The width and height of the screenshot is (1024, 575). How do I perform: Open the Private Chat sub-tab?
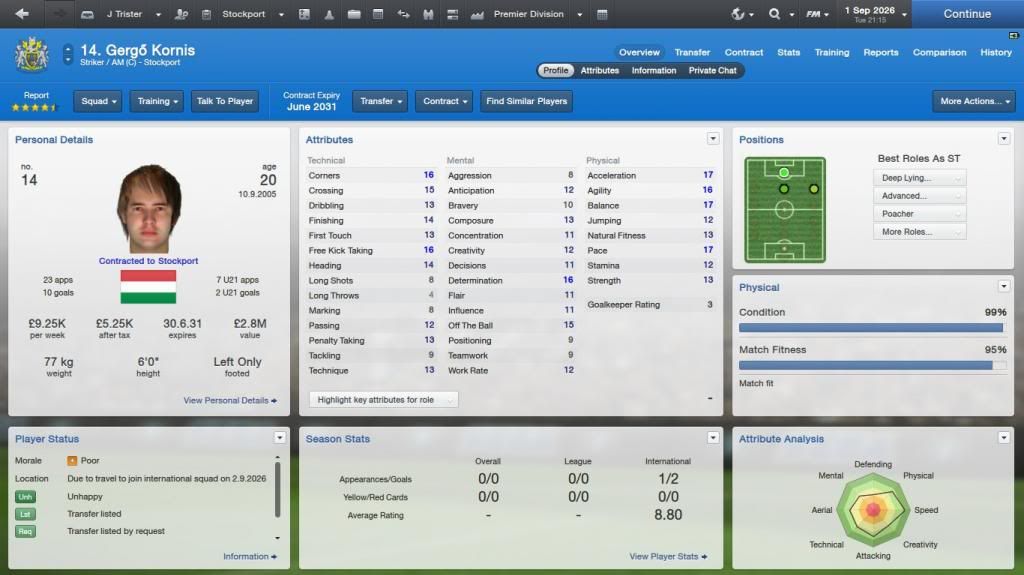point(713,71)
